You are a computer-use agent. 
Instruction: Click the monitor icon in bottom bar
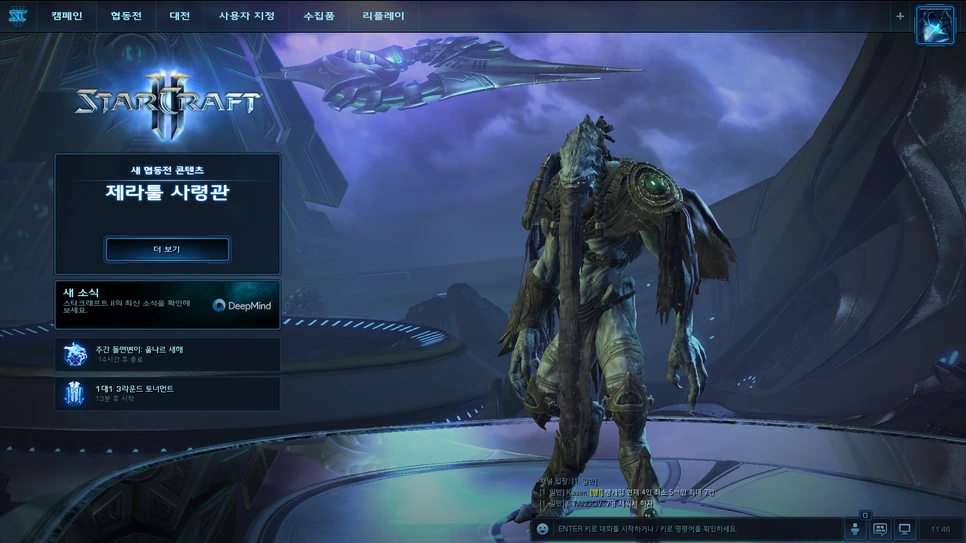(x=905, y=529)
